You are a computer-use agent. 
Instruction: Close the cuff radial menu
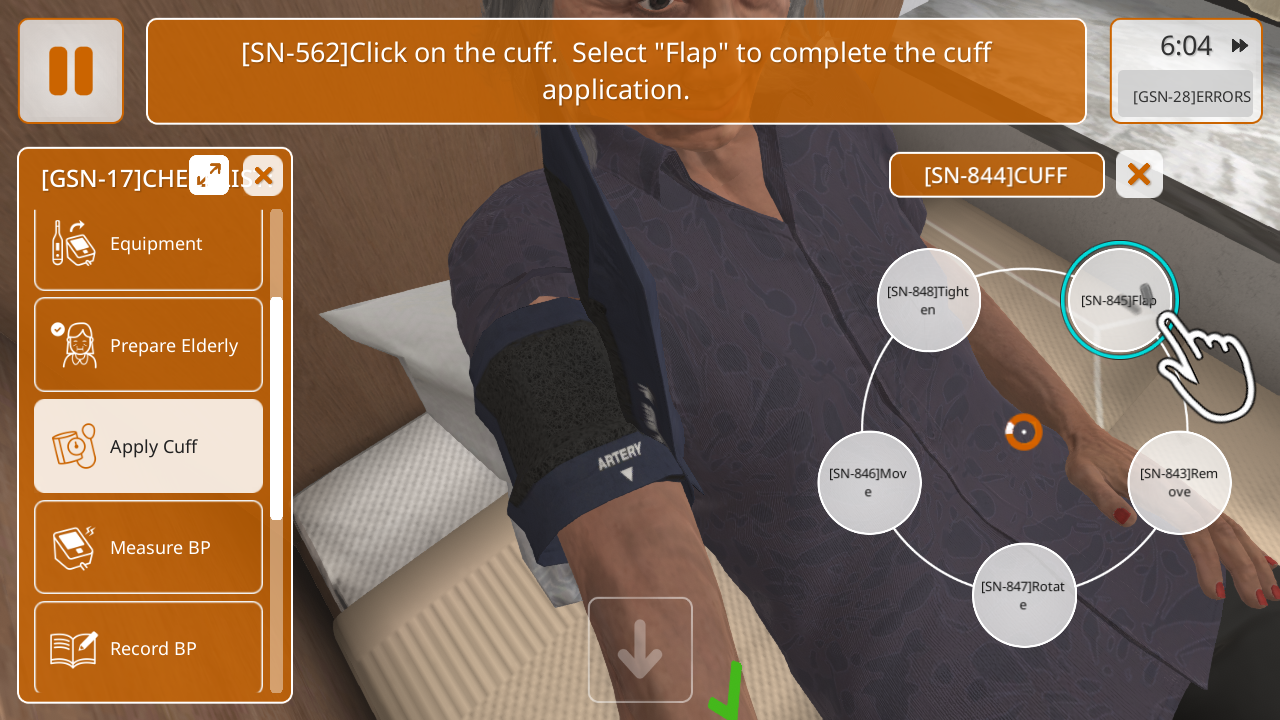(1139, 175)
